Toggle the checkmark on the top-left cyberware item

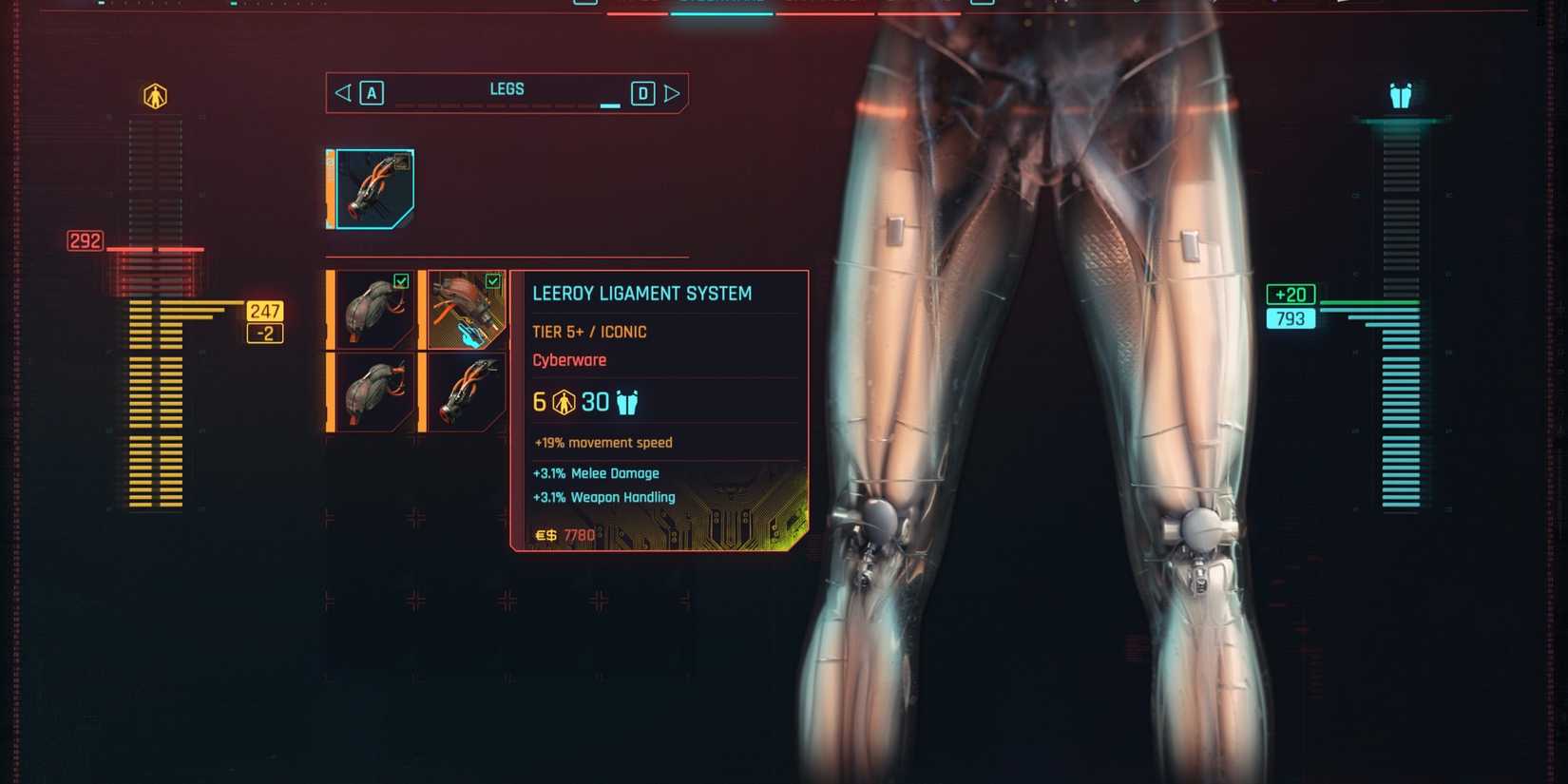(402, 280)
